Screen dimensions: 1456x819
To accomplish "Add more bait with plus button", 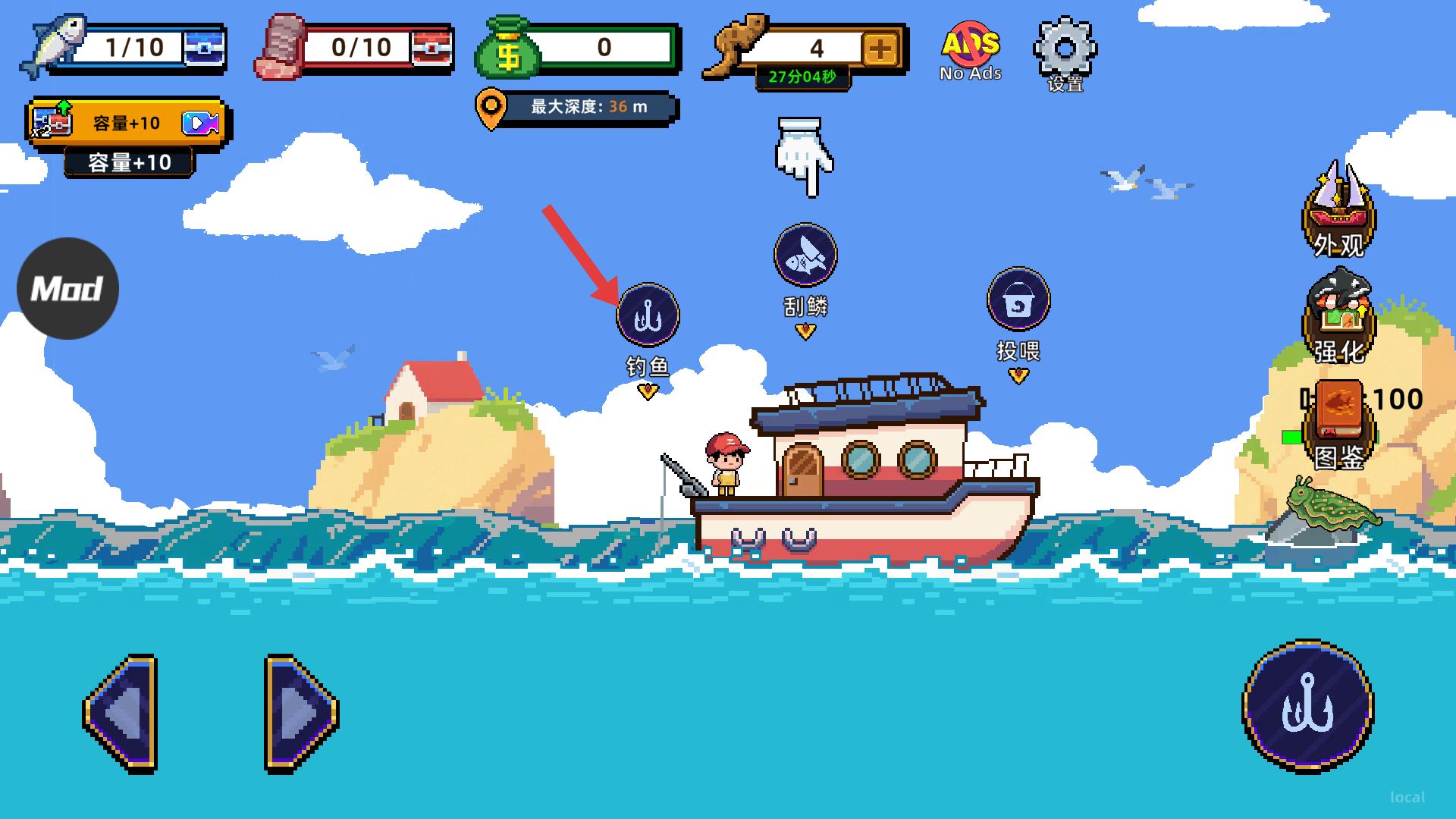I will [x=880, y=50].
